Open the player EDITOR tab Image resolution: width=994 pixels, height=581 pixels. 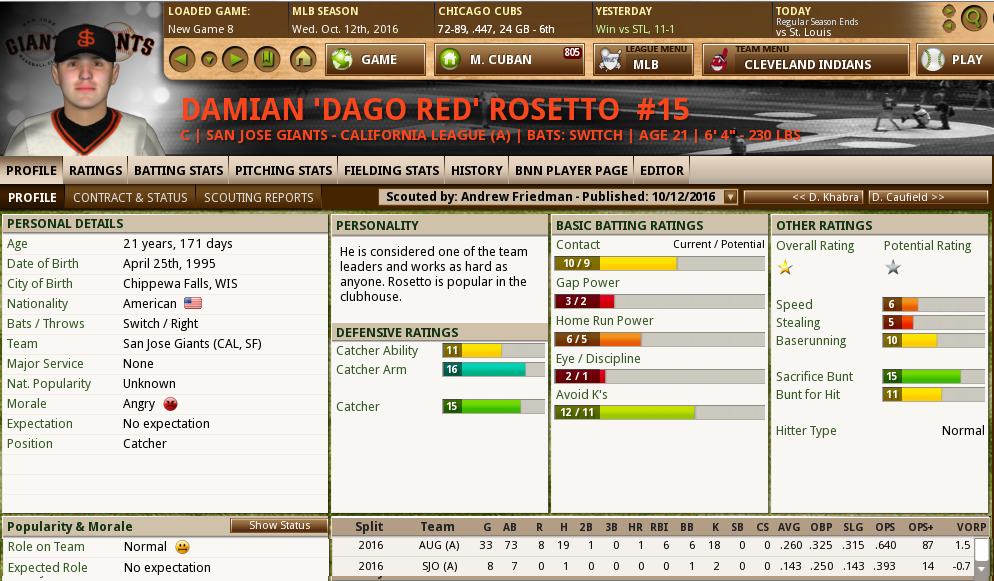[x=661, y=170]
